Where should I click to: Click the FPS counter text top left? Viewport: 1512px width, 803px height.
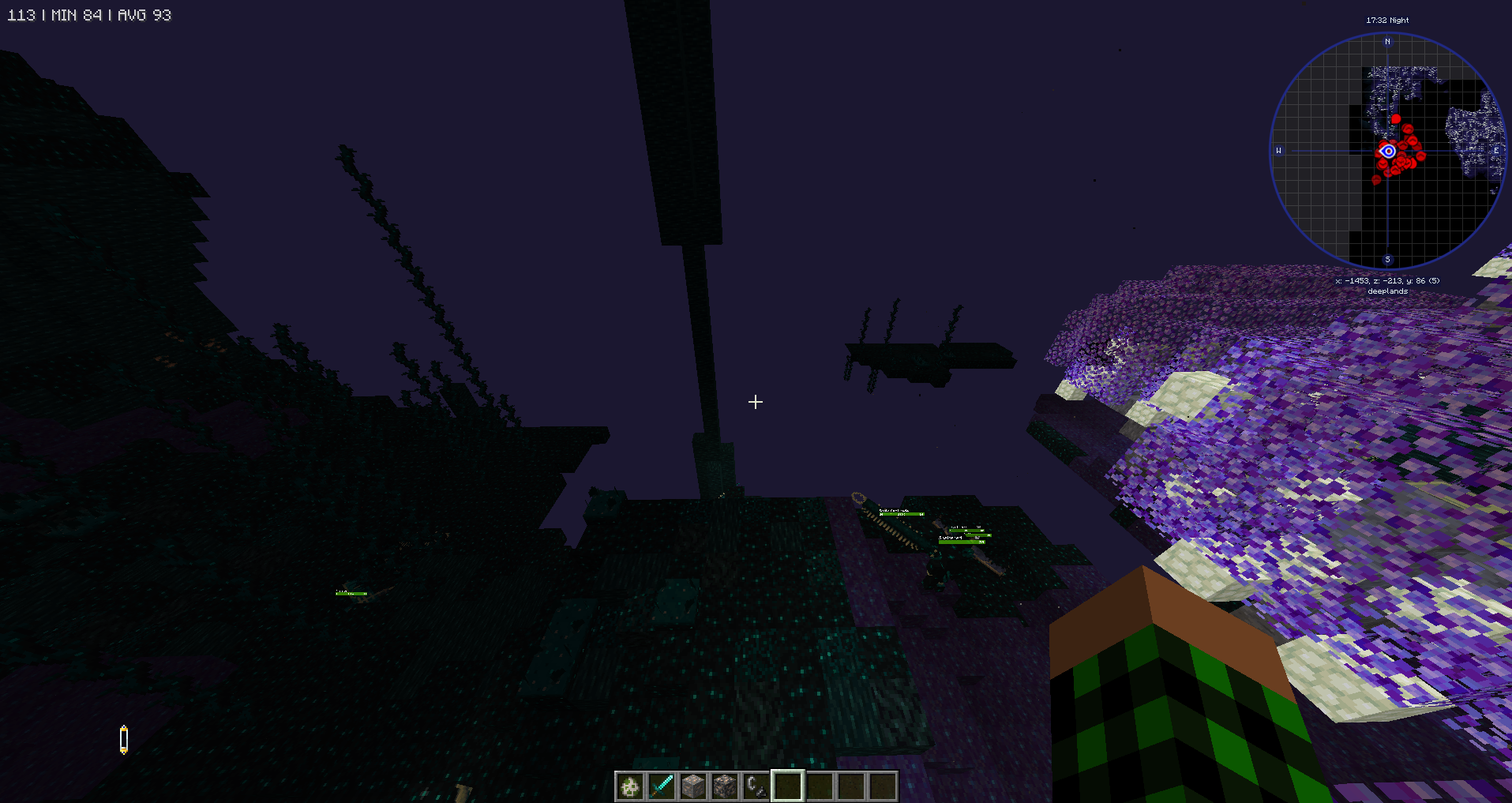coord(89,14)
